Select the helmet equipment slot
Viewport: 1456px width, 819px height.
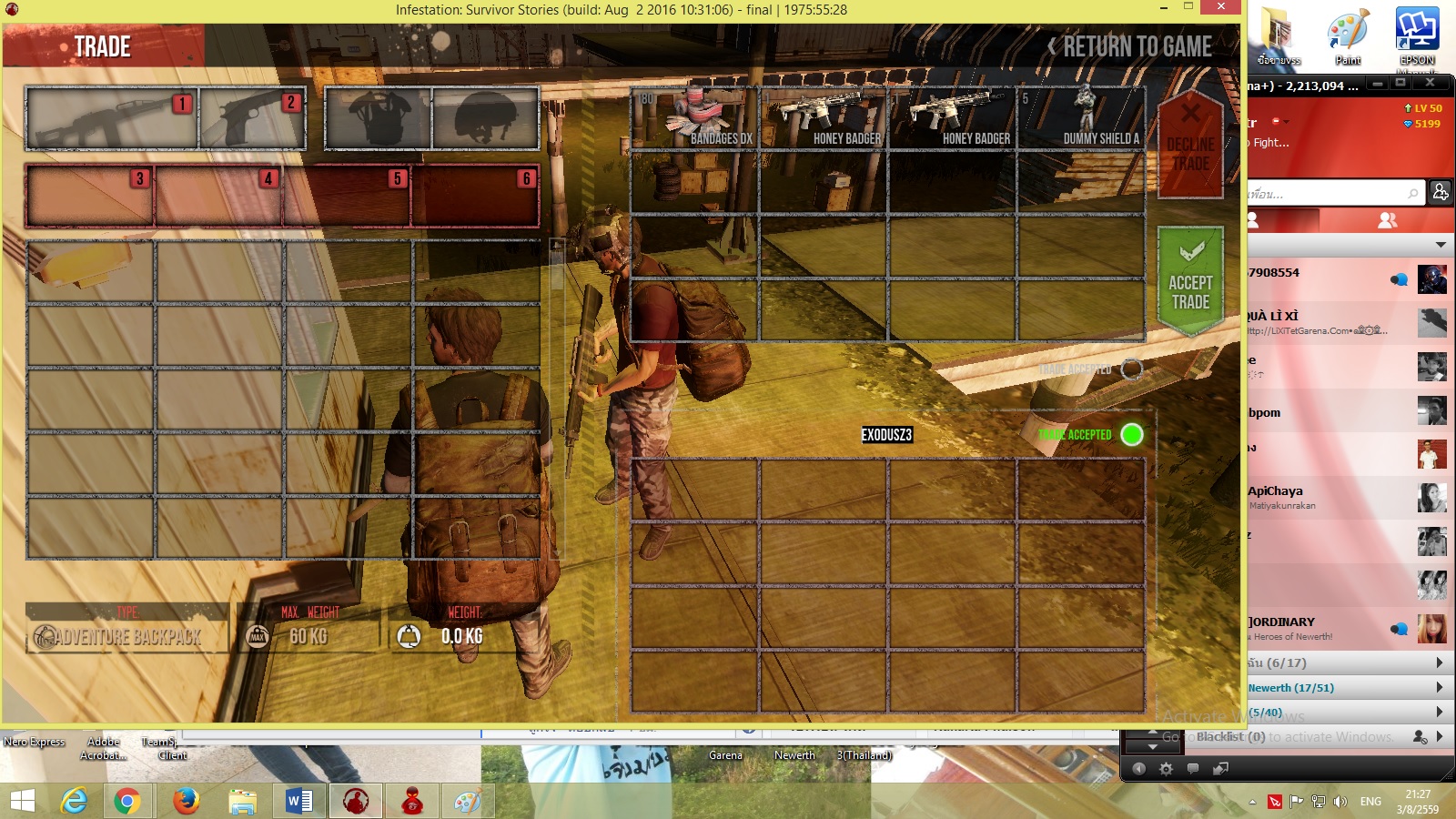486,118
